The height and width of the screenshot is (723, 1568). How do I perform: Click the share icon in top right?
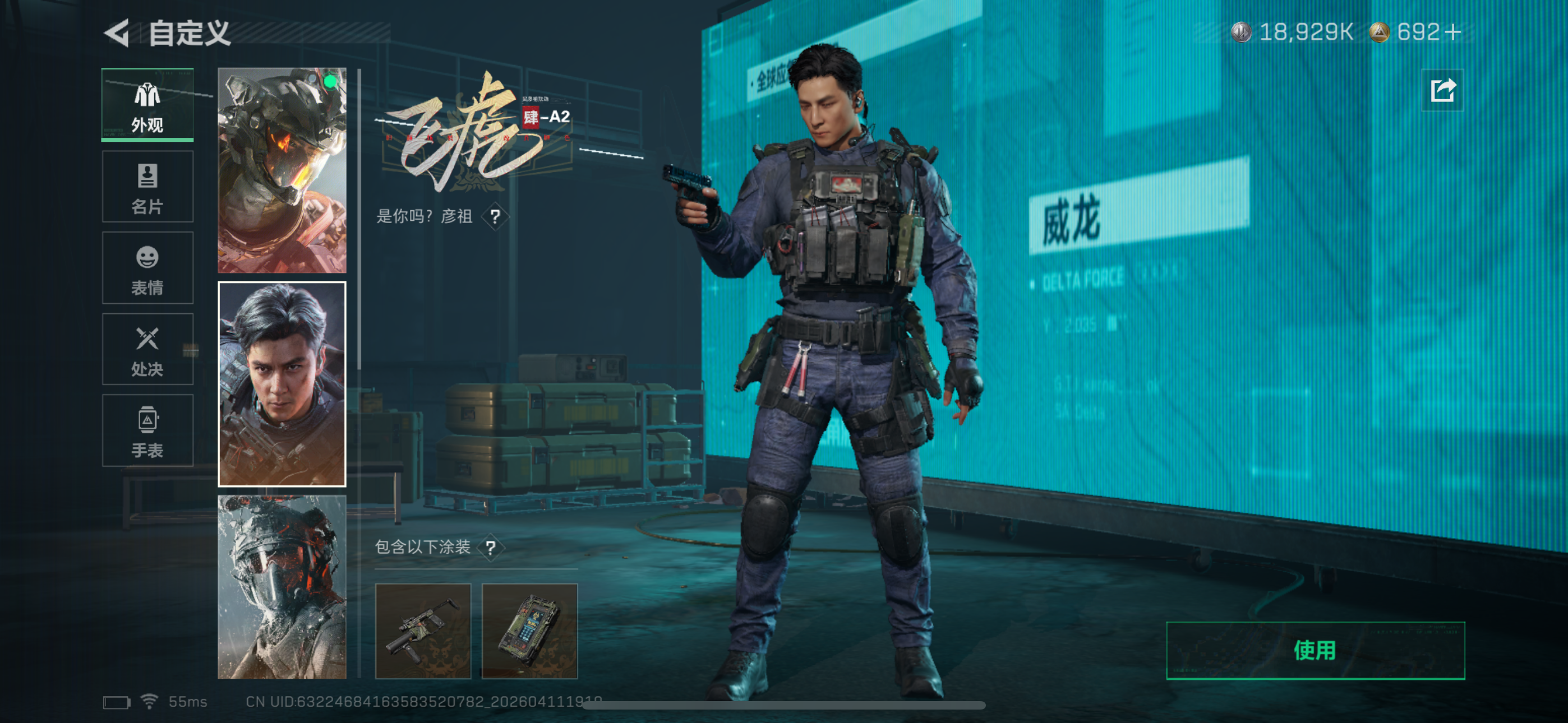pyautogui.click(x=1441, y=89)
